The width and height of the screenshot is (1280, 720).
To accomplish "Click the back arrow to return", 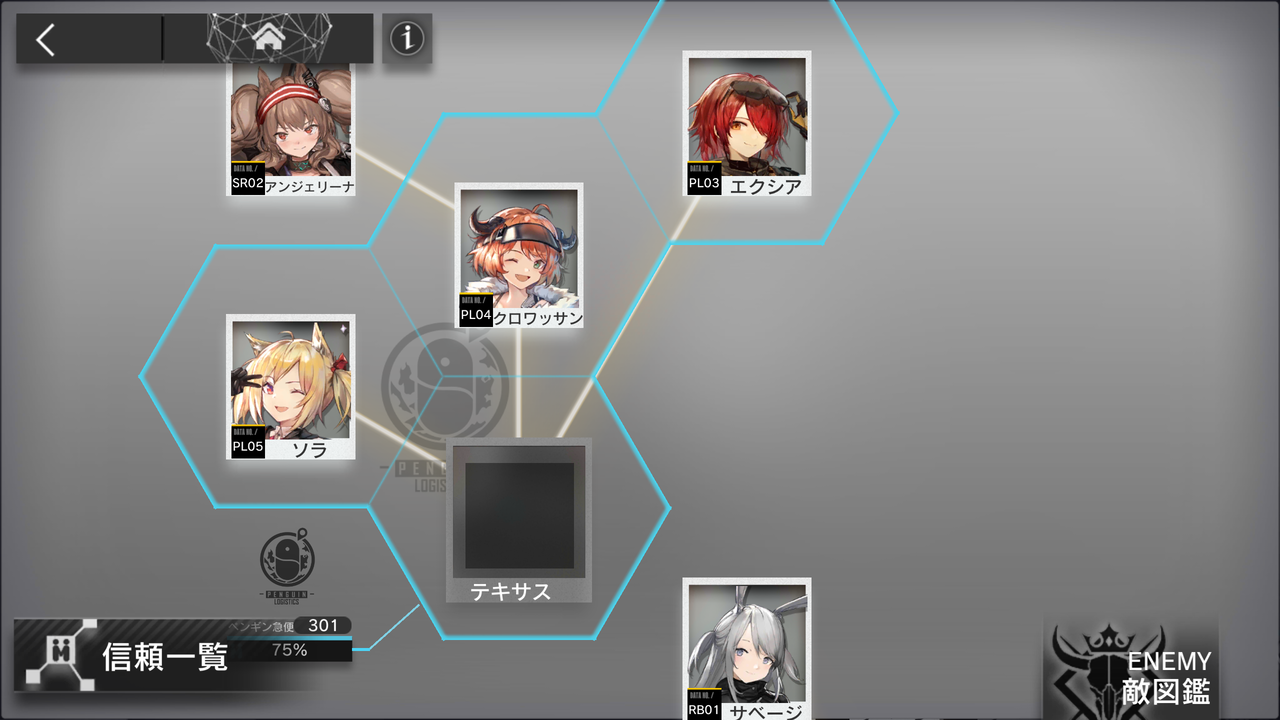I will (x=45, y=38).
